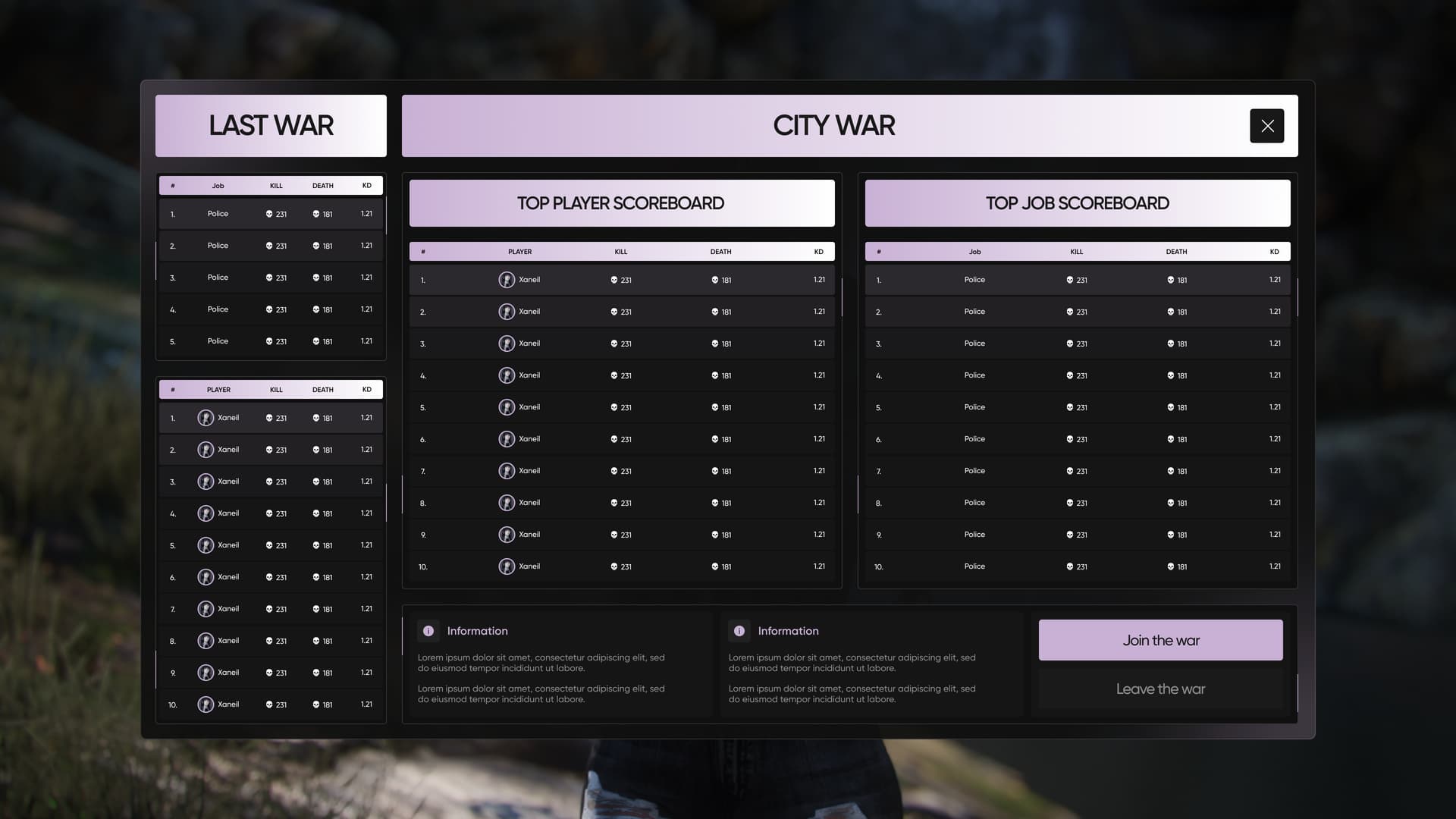This screenshot has width=1456, height=819.
Task: Select the LAST WAR header panel
Action: point(271,125)
